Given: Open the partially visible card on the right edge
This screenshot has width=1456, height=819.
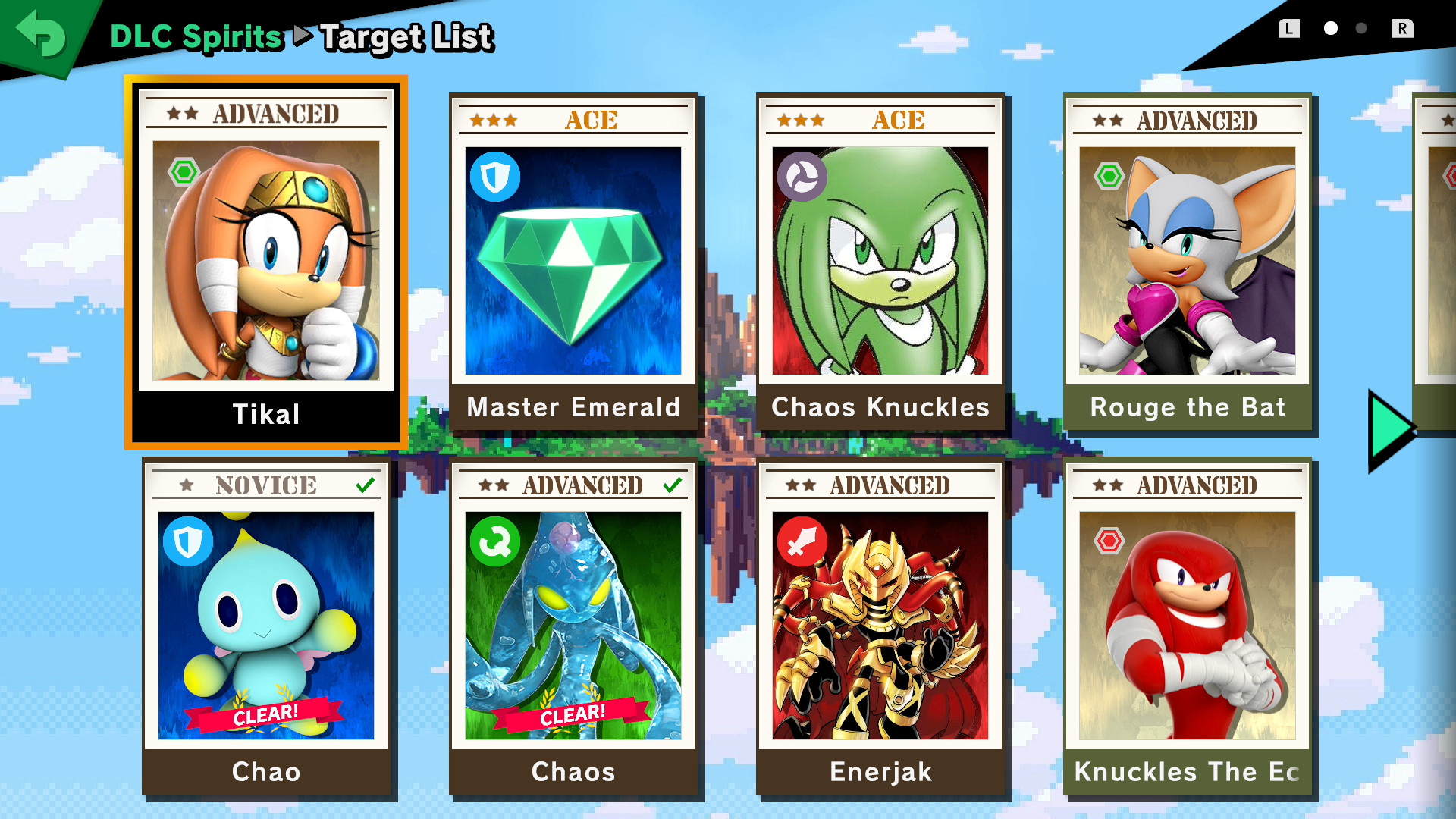Looking at the screenshot, I should click(x=1439, y=265).
